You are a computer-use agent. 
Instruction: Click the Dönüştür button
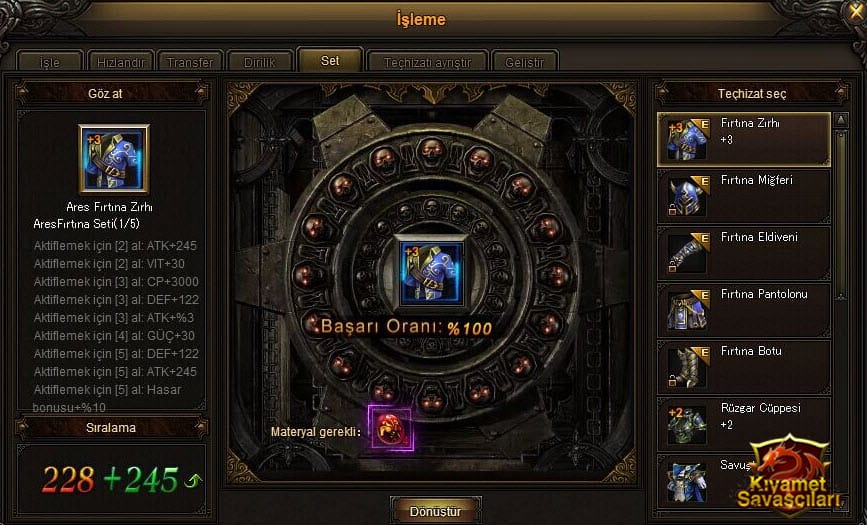[436, 510]
